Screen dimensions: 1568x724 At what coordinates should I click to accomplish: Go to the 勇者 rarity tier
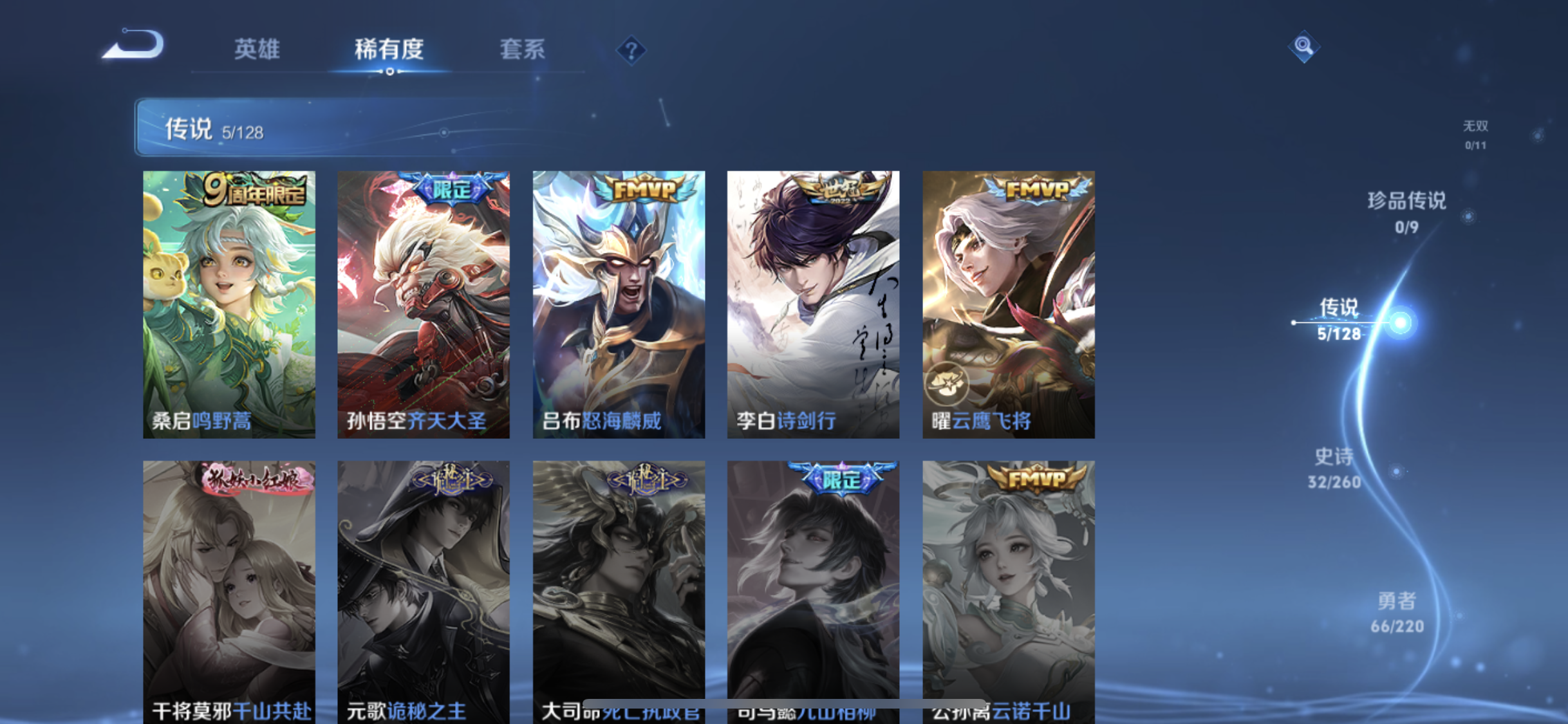click(1397, 612)
